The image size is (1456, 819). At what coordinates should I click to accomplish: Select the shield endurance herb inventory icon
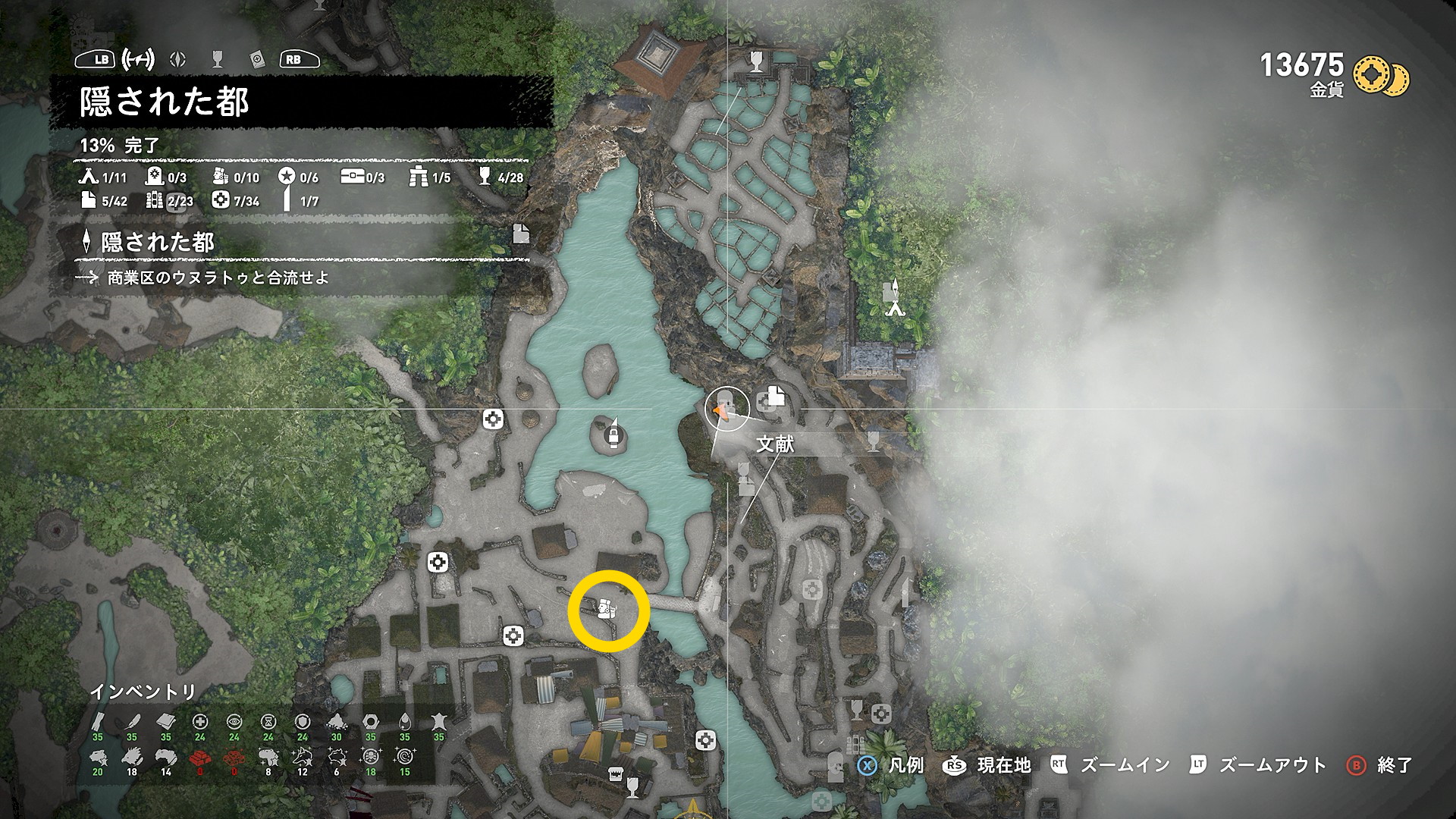302,721
